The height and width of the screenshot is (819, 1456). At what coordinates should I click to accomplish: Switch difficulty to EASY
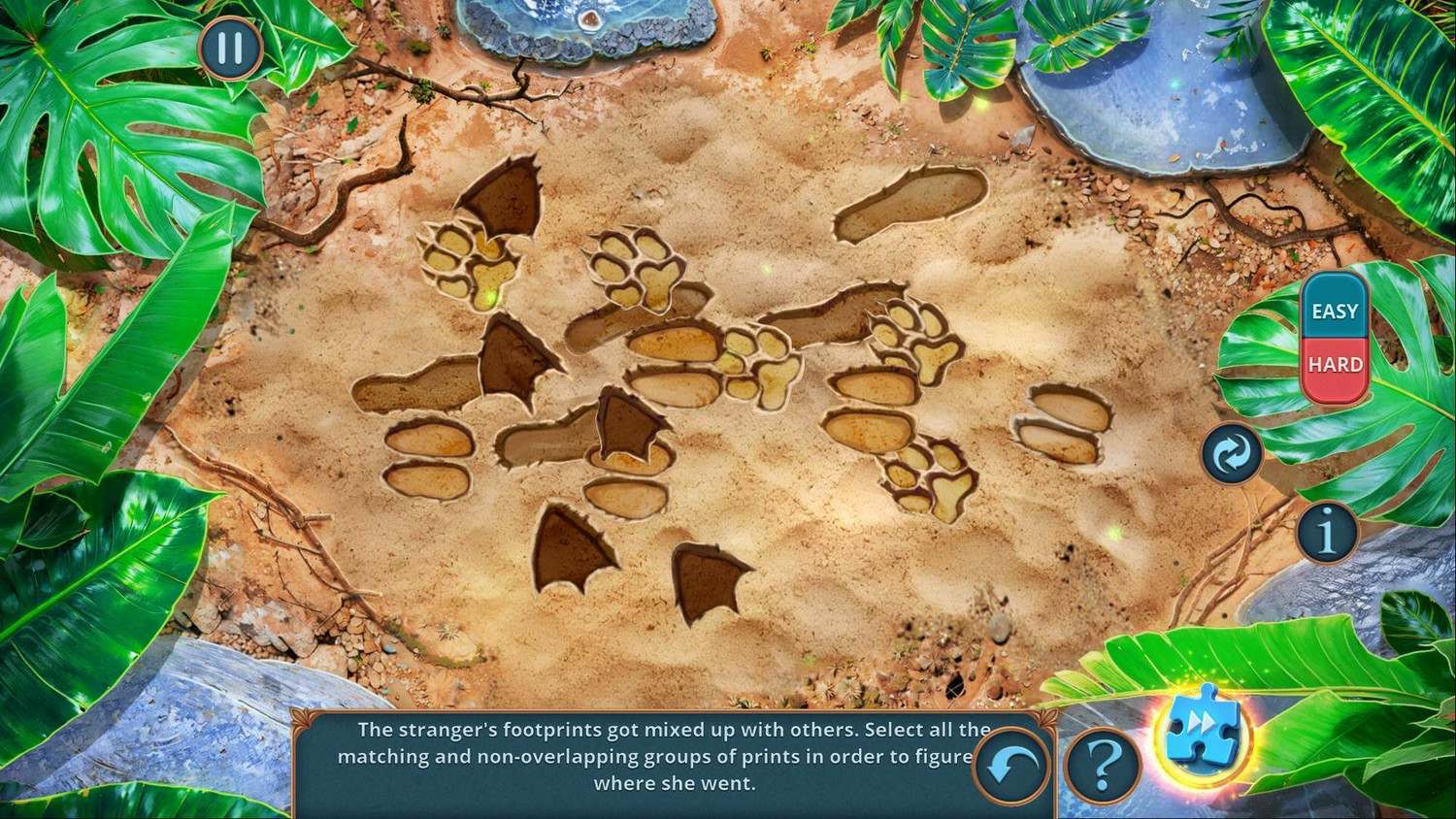coord(1335,311)
